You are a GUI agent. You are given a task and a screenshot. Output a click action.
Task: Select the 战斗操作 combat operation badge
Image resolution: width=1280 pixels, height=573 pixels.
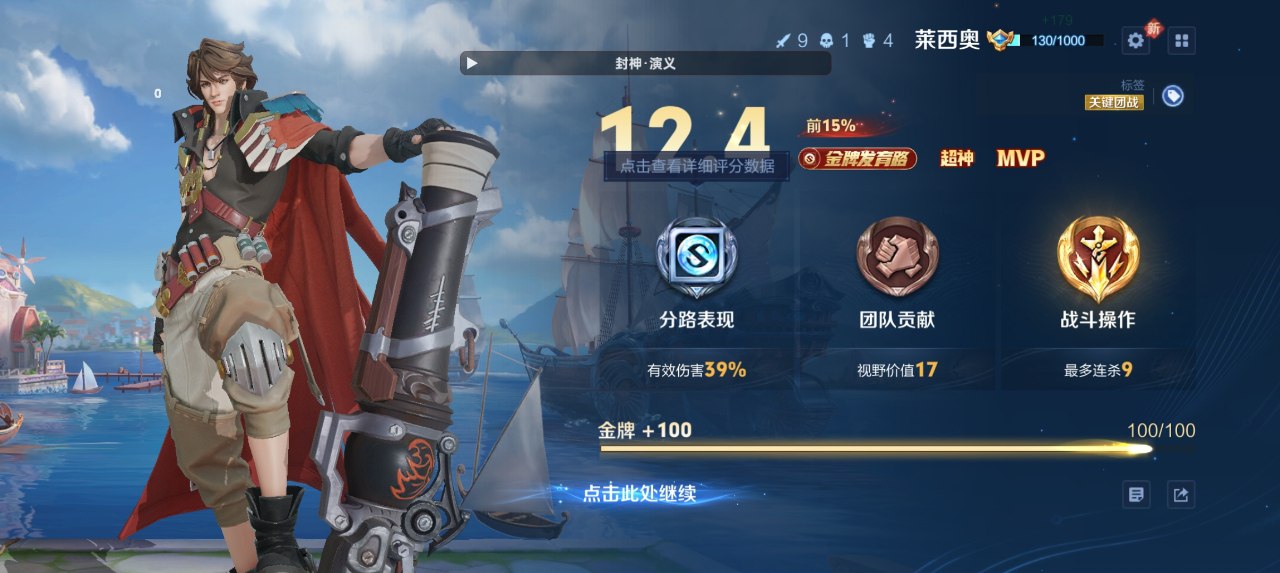(x=1097, y=260)
